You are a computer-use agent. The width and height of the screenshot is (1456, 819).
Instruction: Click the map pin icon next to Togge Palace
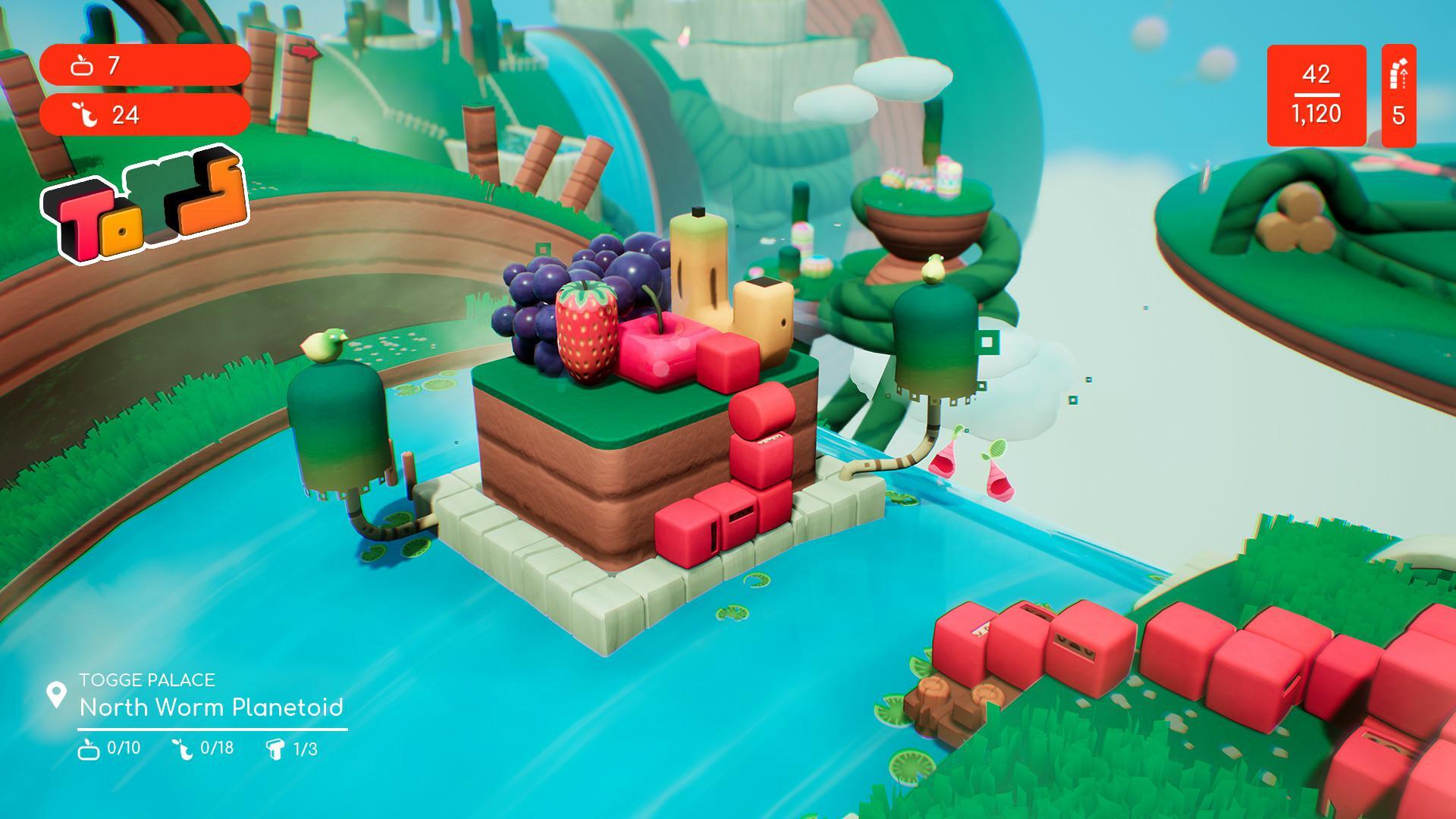56,692
